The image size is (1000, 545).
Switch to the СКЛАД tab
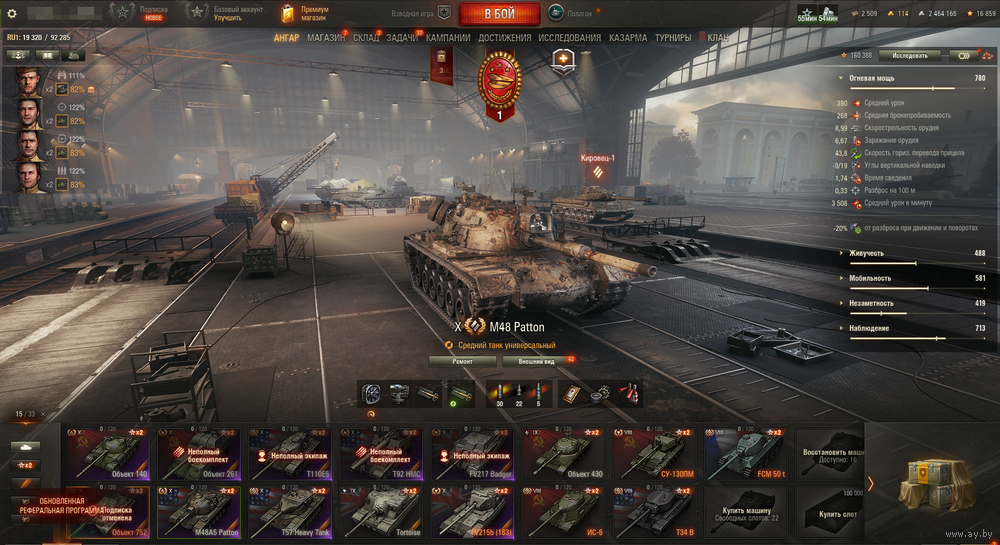366,38
